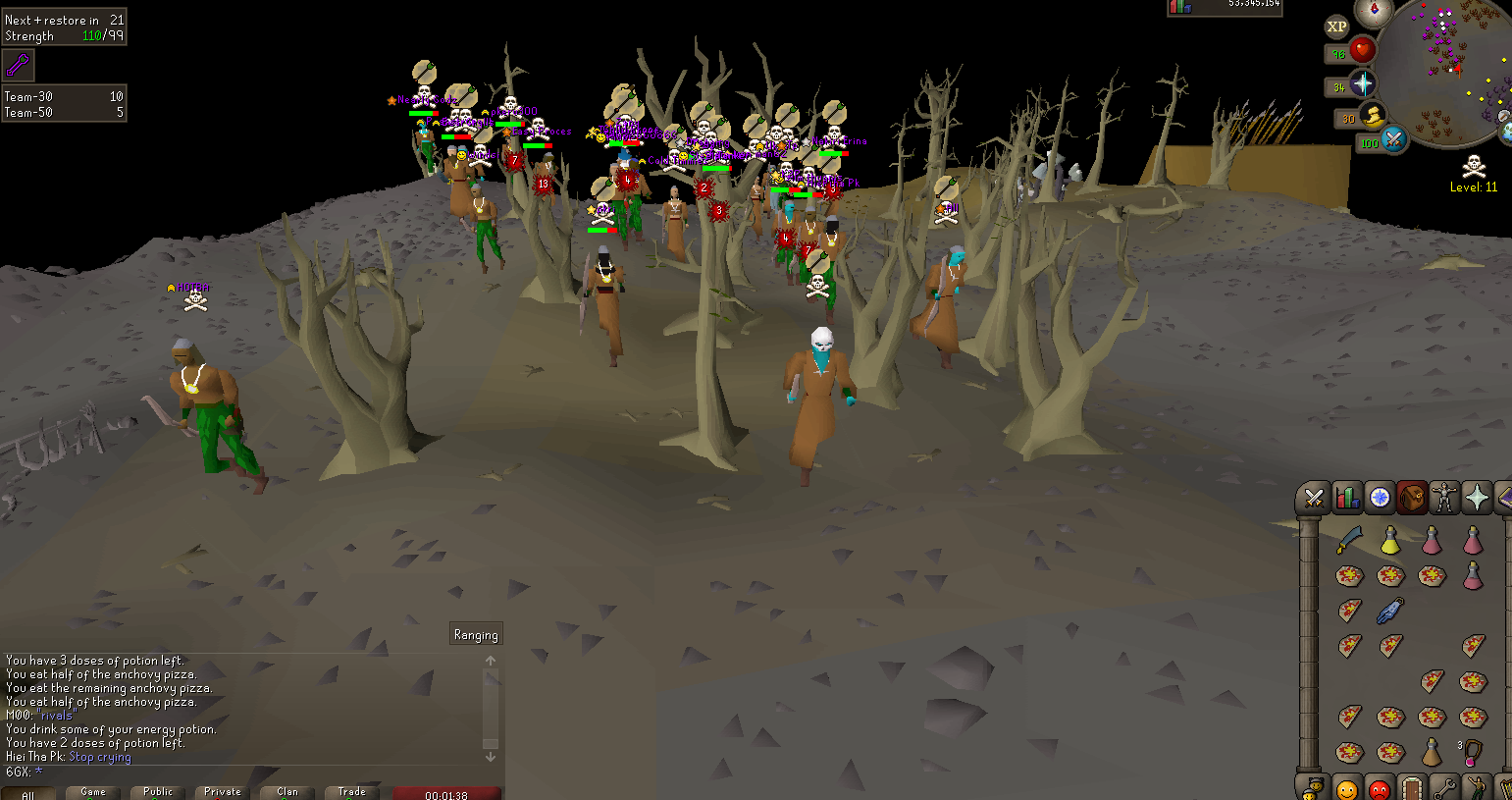Switch to the Combat Options crossed-swords tab
The width and height of the screenshot is (1512, 800).
coord(1314,497)
